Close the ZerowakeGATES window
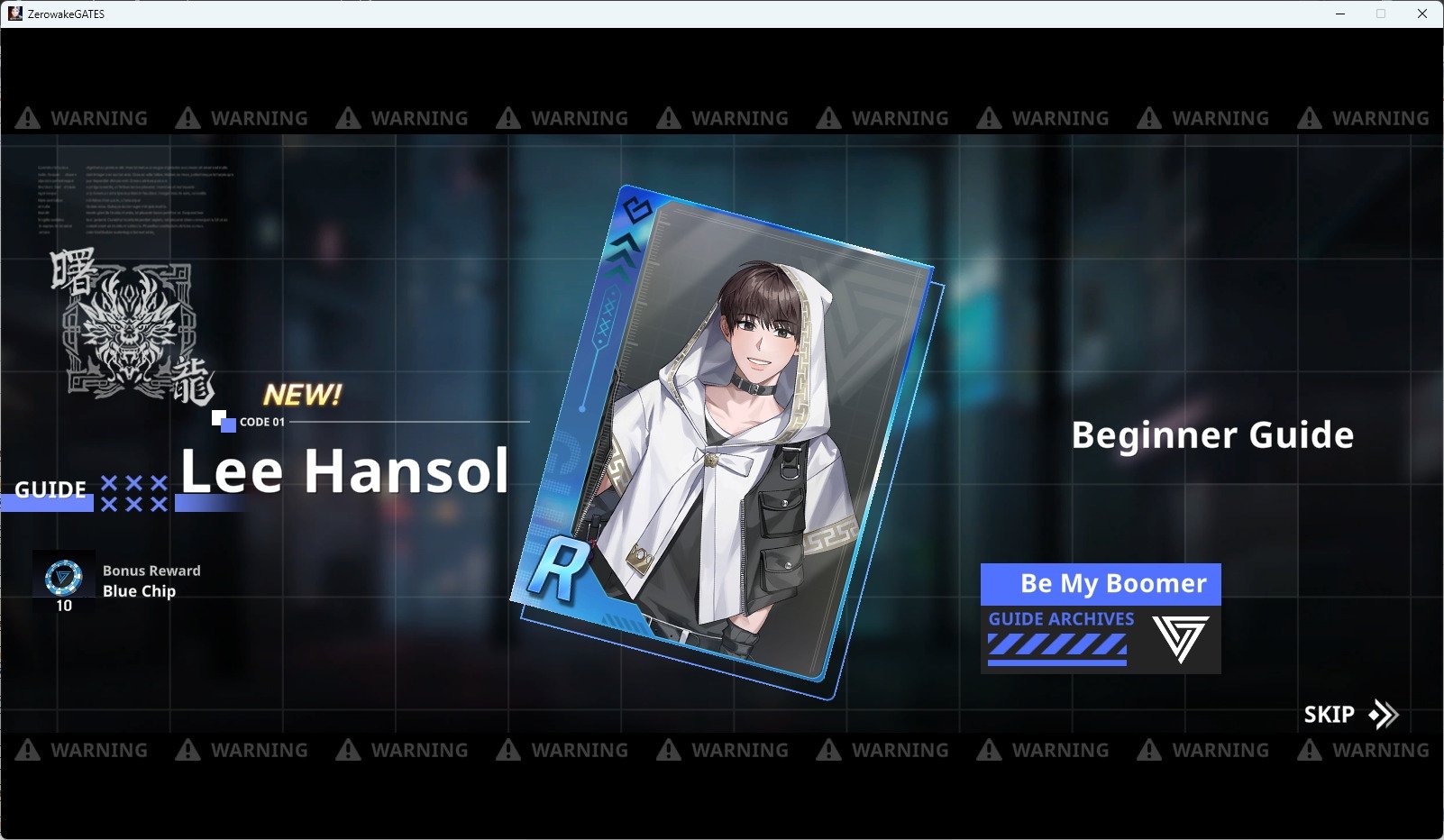The image size is (1444, 840). (1421, 14)
